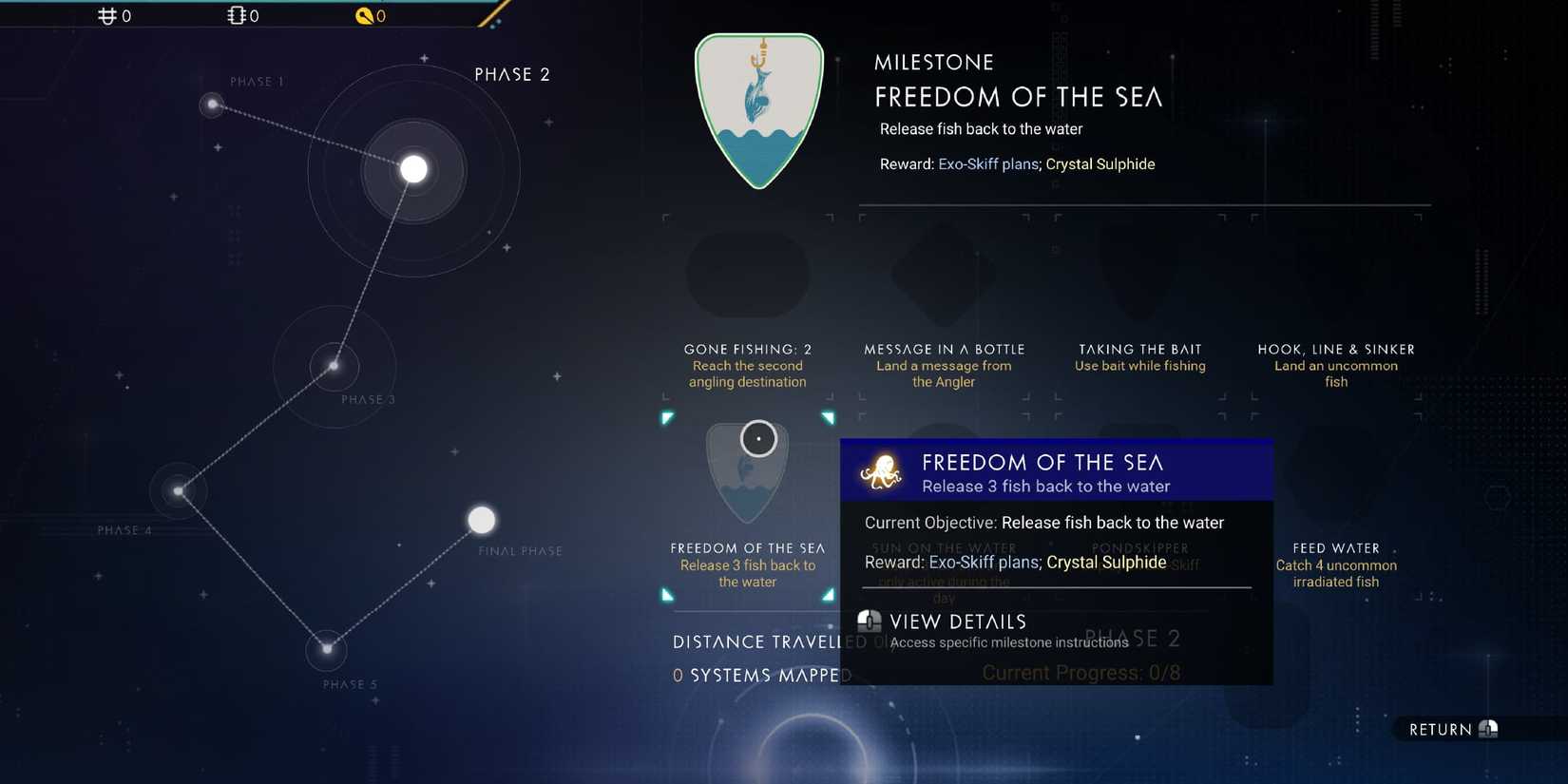Click the Freedom of the Sea shield emblem
Image resolution: width=1568 pixels, height=784 pixels.
click(x=759, y=109)
